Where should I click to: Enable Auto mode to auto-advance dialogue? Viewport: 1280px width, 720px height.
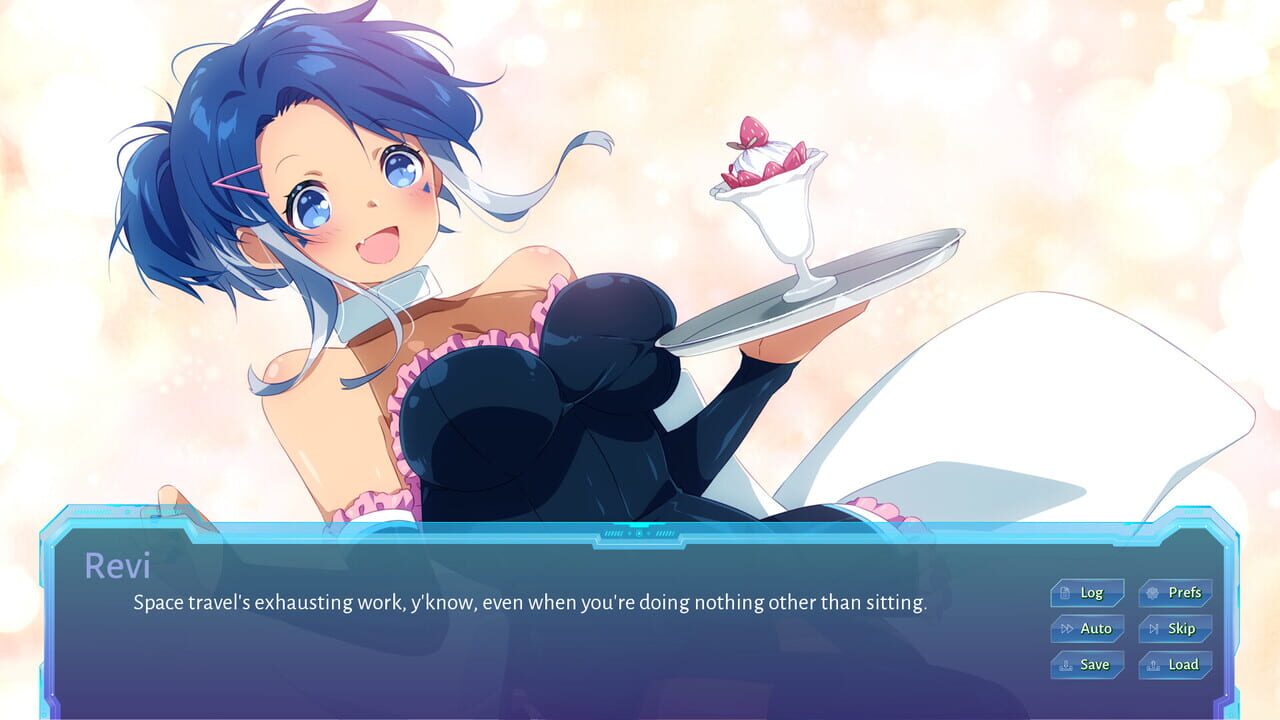click(1090, 628)
